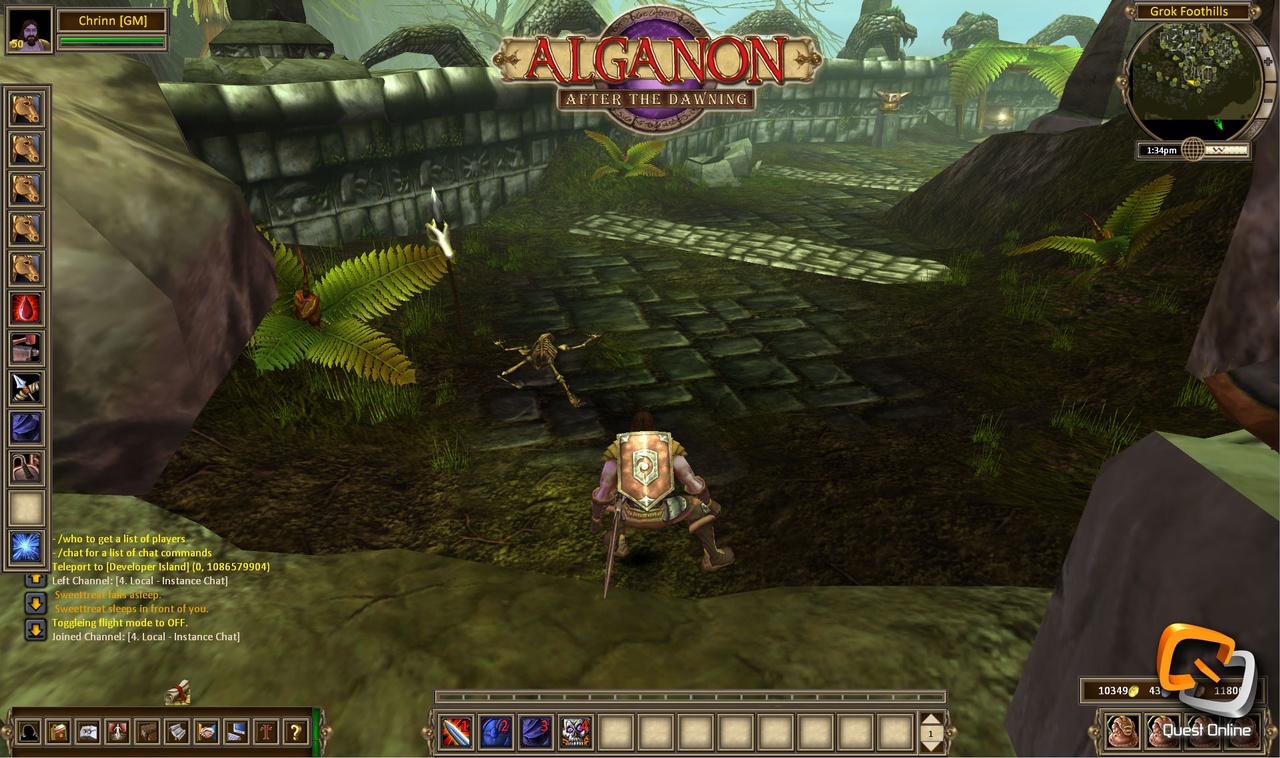The image size is (1280, 758).
Task: Open the spellbook icon on bottom menu bar
Action: click(59, 730)
